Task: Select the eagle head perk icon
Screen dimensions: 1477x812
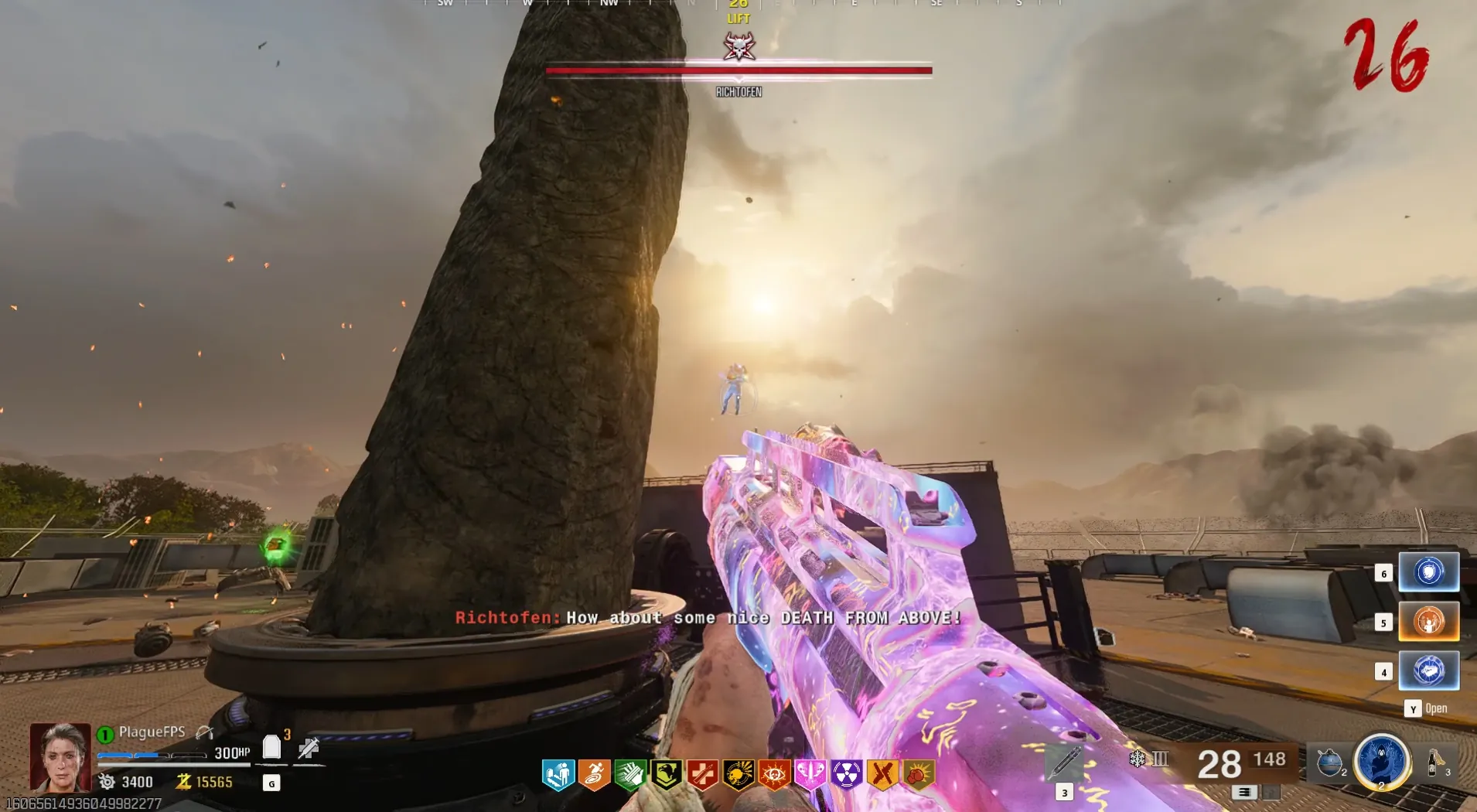Action: click(667, 774)
